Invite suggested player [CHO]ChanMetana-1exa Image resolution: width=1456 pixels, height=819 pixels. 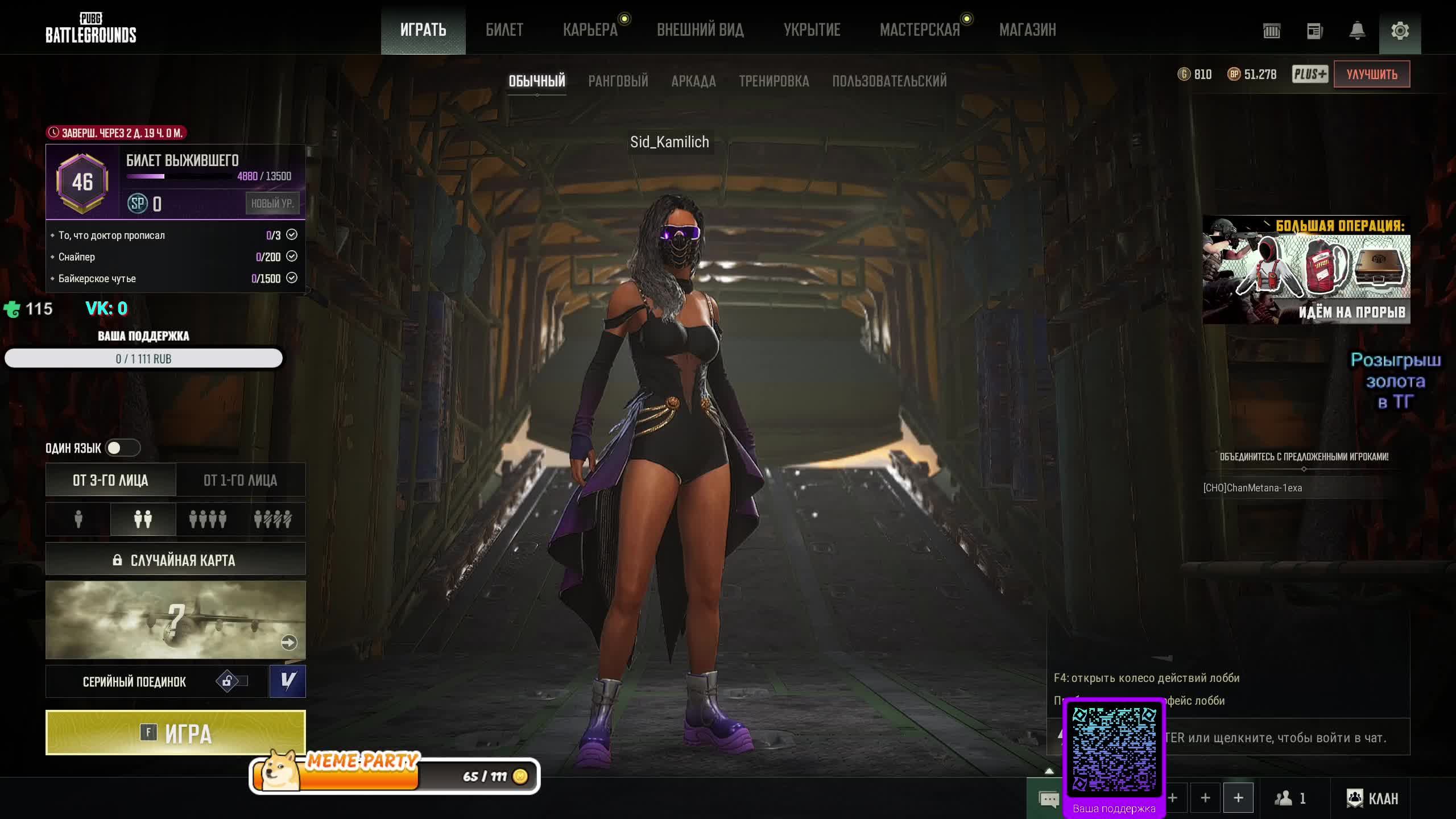pos(1252,488)
